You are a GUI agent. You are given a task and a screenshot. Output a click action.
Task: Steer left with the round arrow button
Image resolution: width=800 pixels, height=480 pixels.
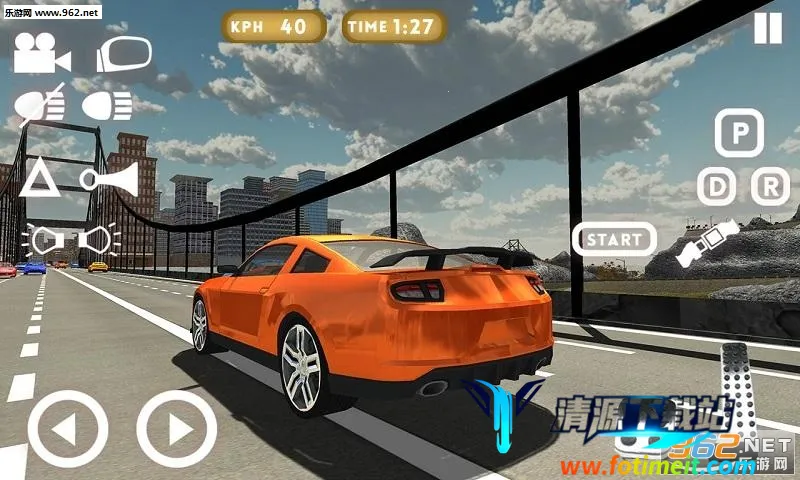[x=67, y=429]
